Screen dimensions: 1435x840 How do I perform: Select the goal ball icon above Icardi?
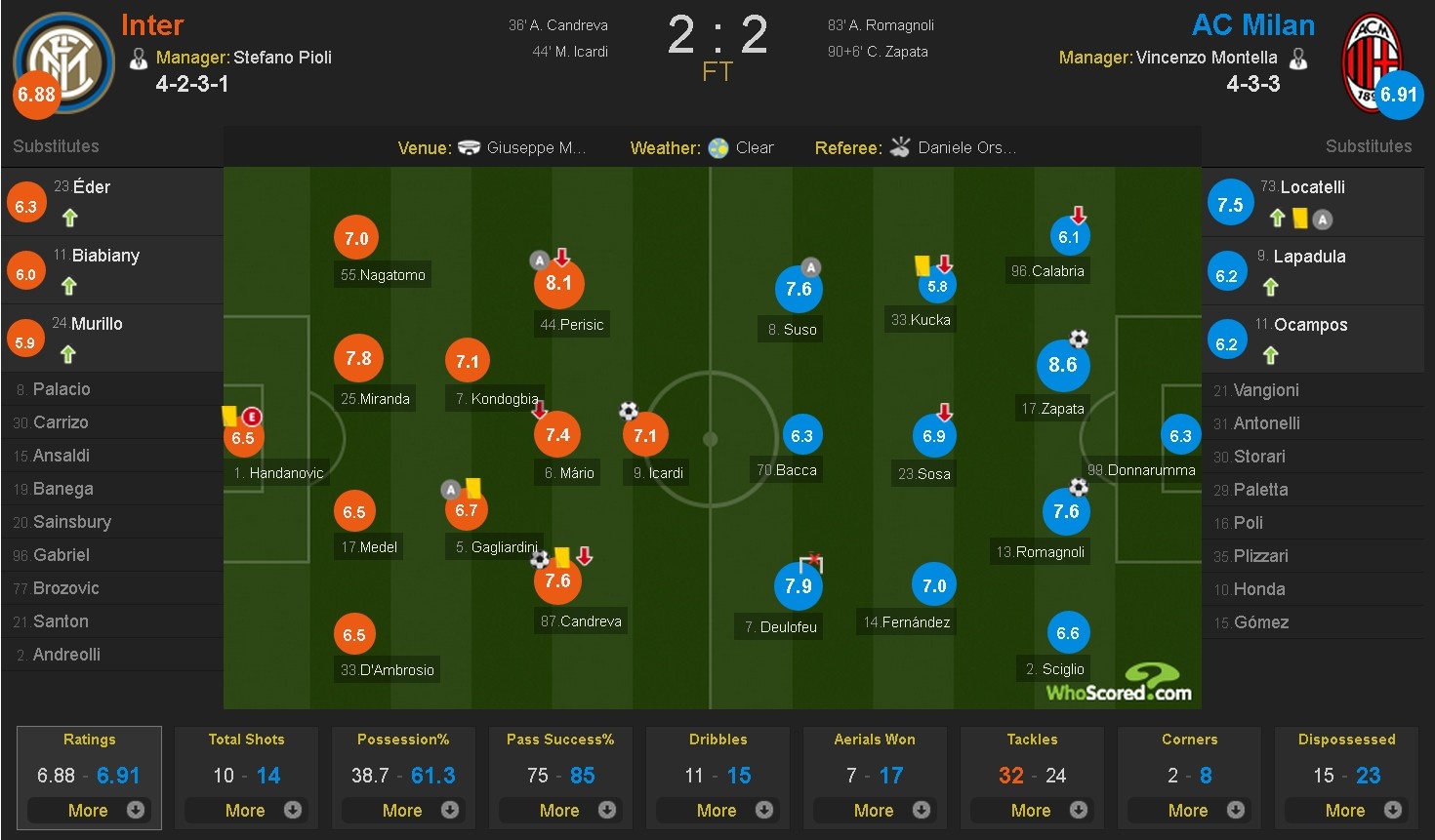[628, 412]
